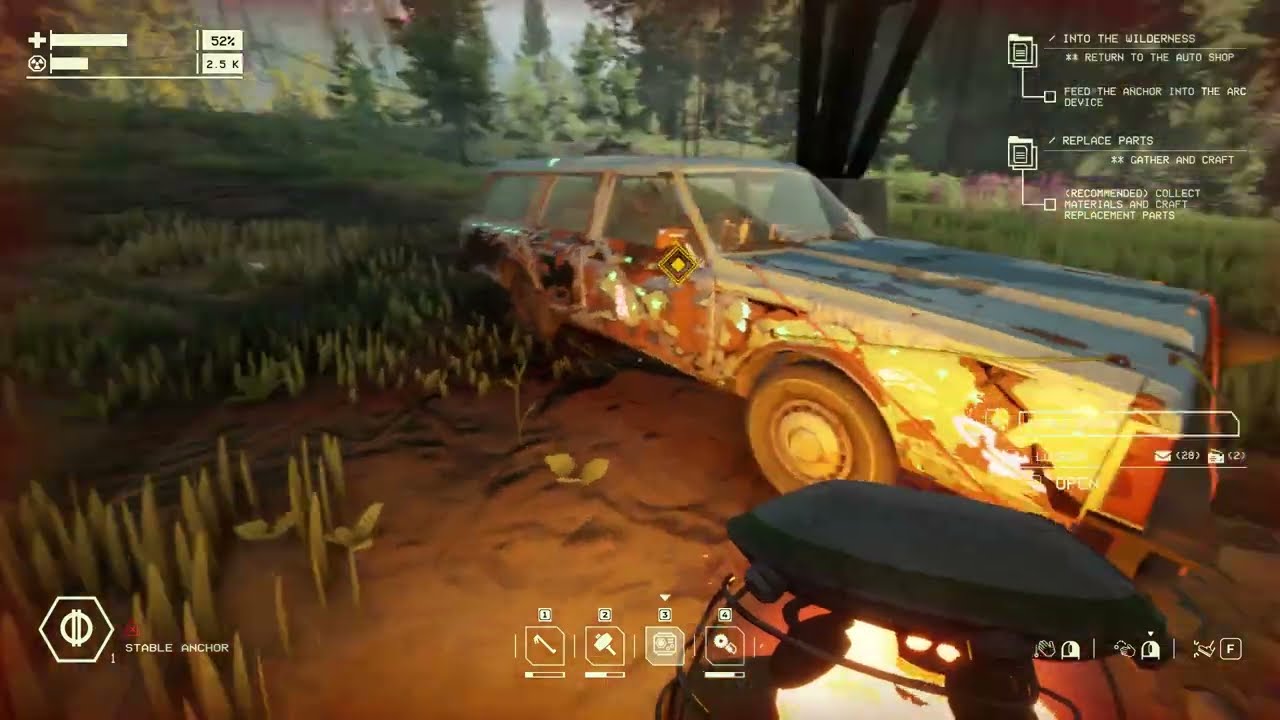
Task: Choose the Open option on the interaction prompt
Action: point(1076,484)
